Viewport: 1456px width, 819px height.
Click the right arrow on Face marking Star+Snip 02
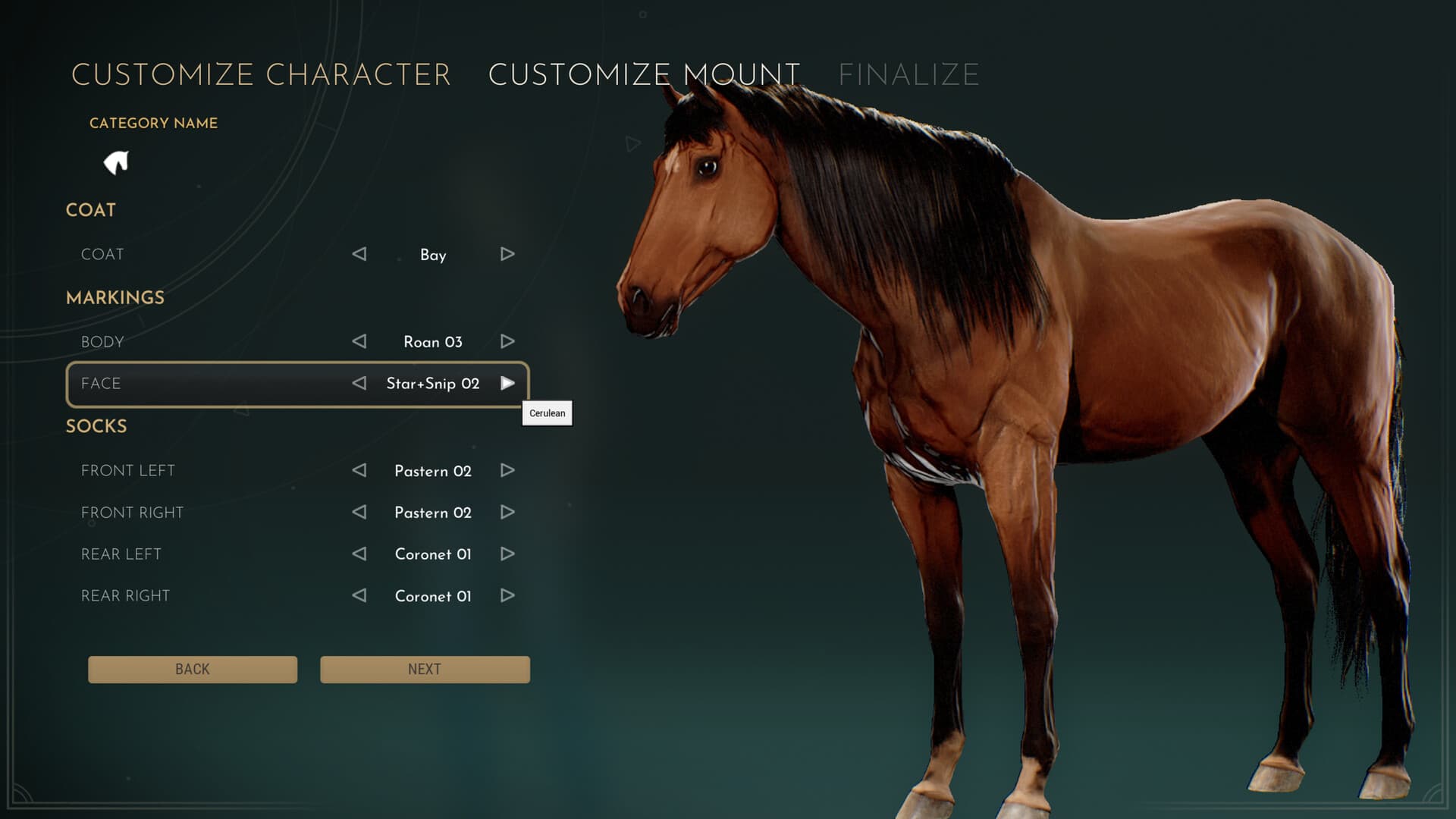click(507, 384)
